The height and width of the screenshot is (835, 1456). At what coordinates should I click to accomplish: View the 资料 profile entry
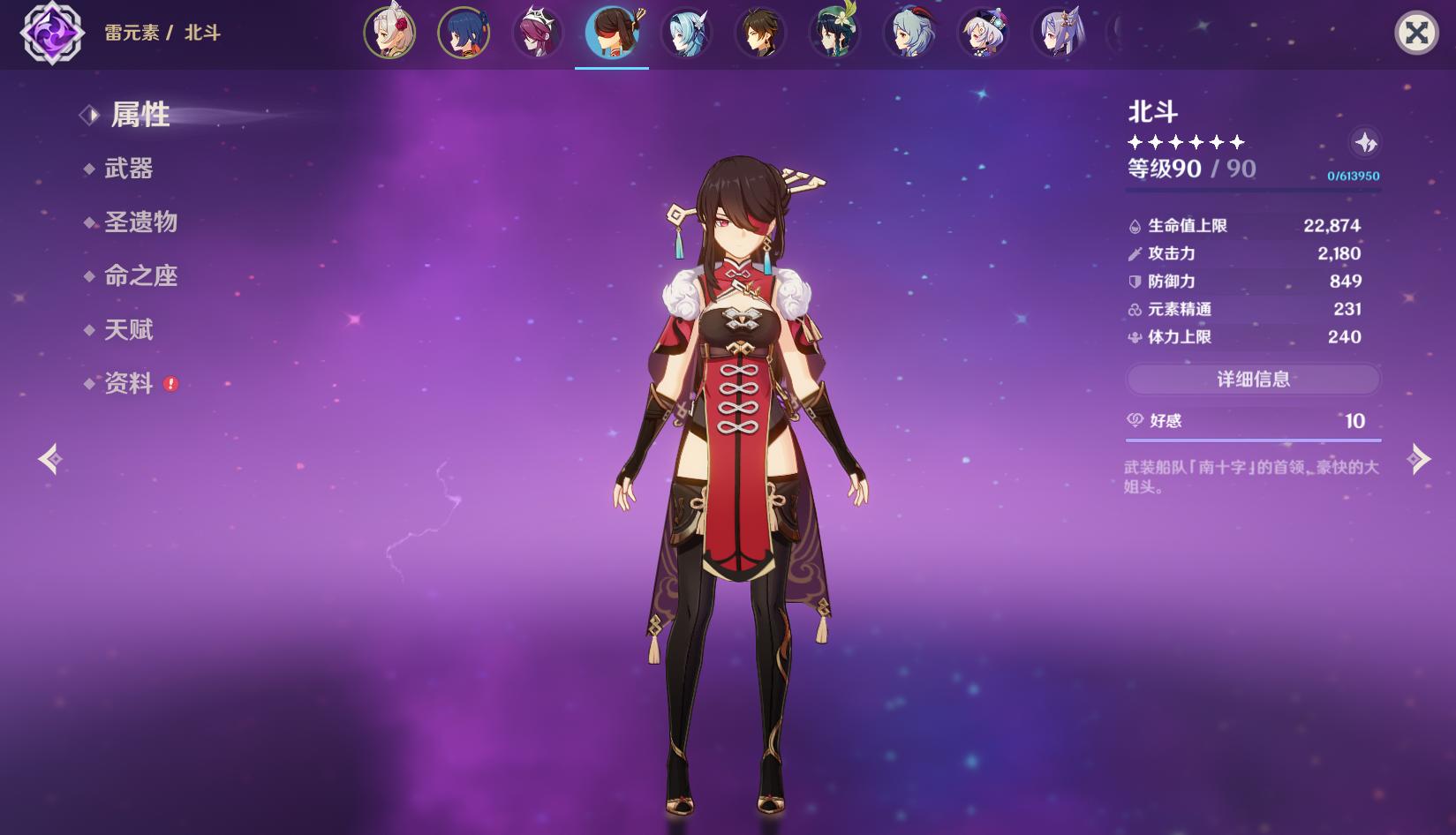(x=129, y=383)
